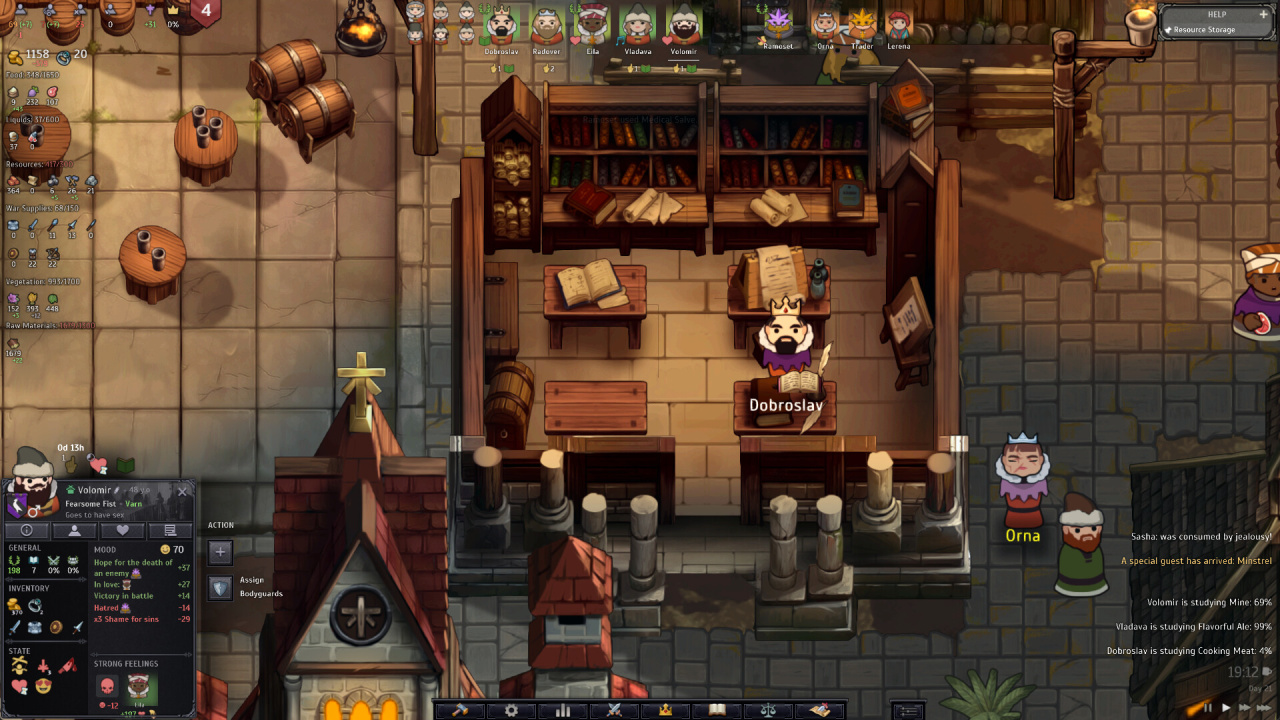1280x720 pixels.
Task: Select Radover's portrait in the top bar
Action: (546, 26)
